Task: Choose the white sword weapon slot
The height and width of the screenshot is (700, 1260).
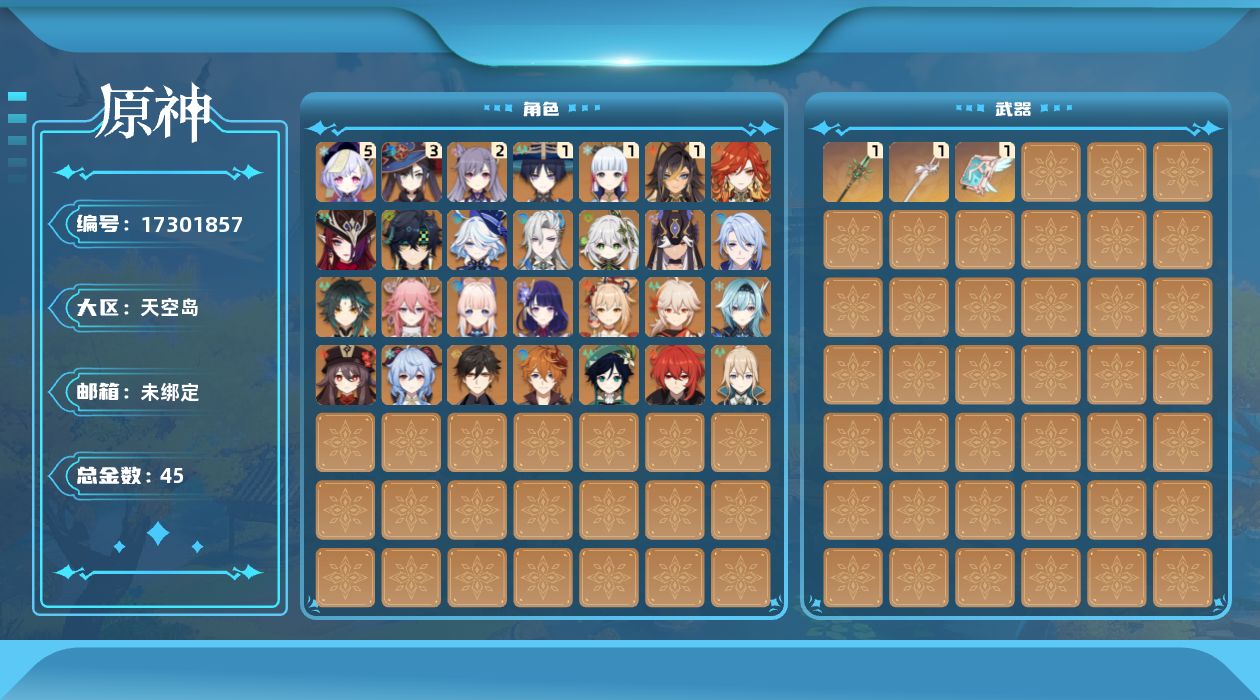Action: pyautogui.click(x=919, y=172)
